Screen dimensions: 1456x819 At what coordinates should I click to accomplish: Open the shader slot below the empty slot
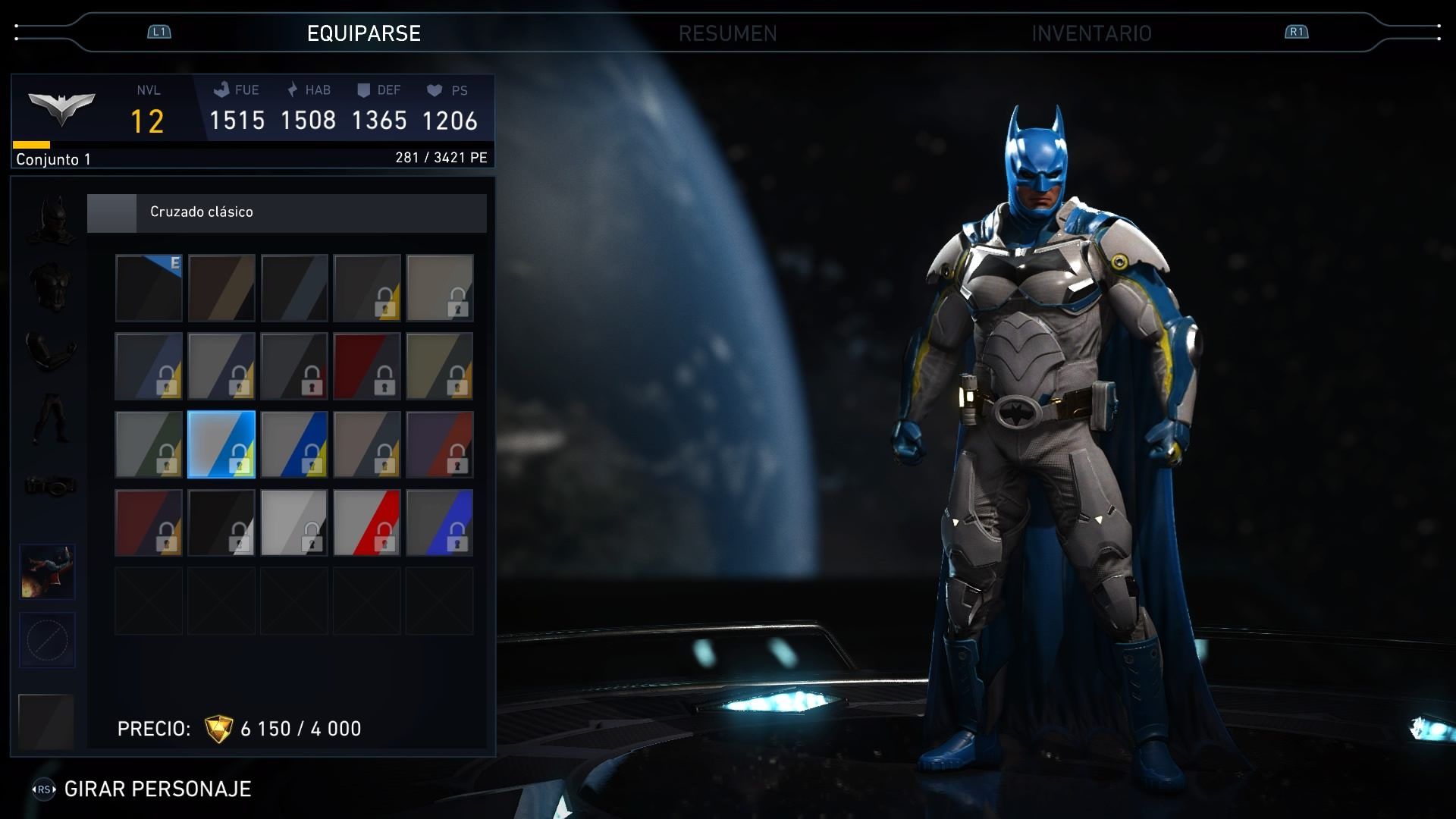pos(46,720)
